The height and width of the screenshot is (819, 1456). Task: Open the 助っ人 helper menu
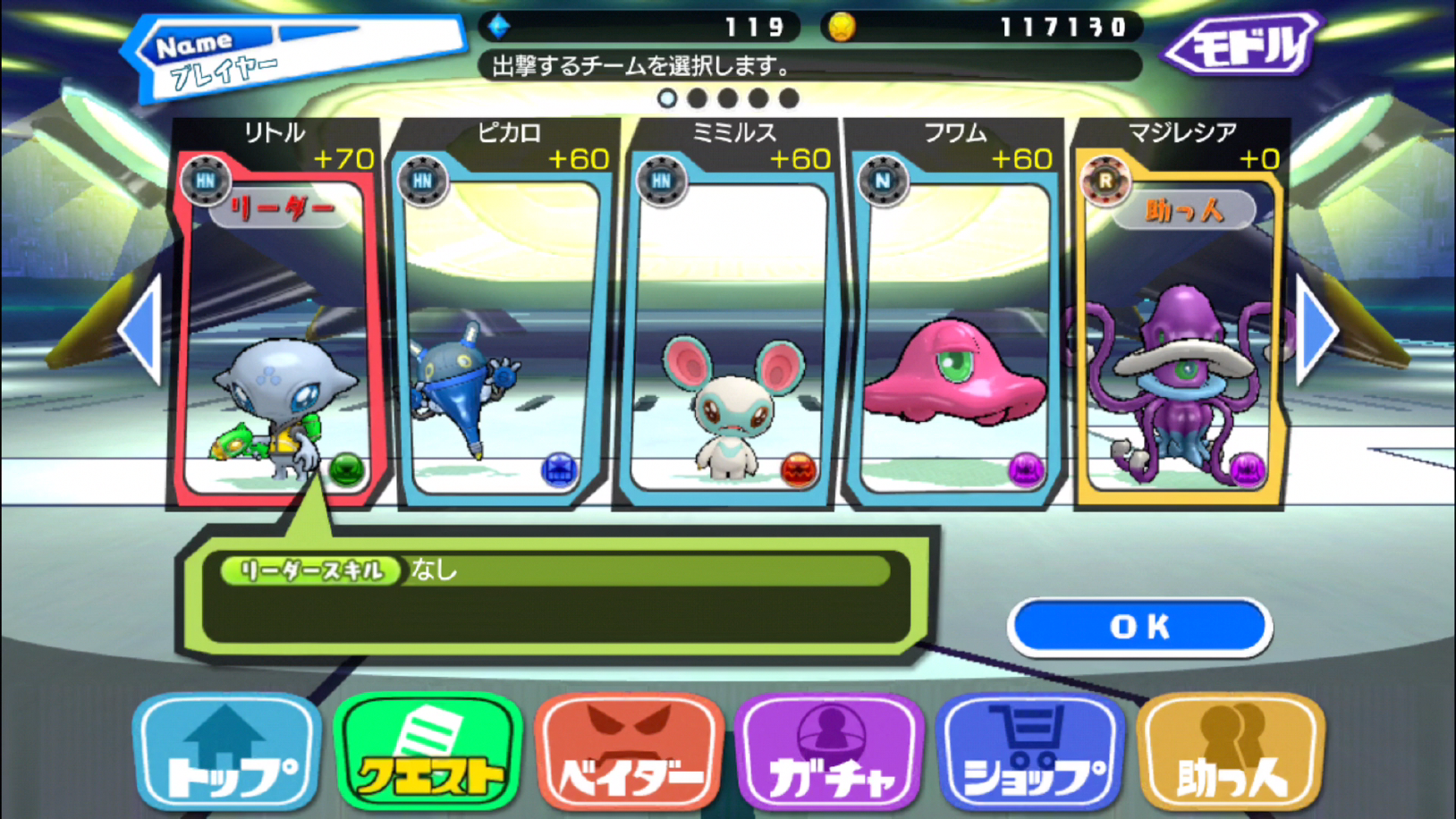1232,753
